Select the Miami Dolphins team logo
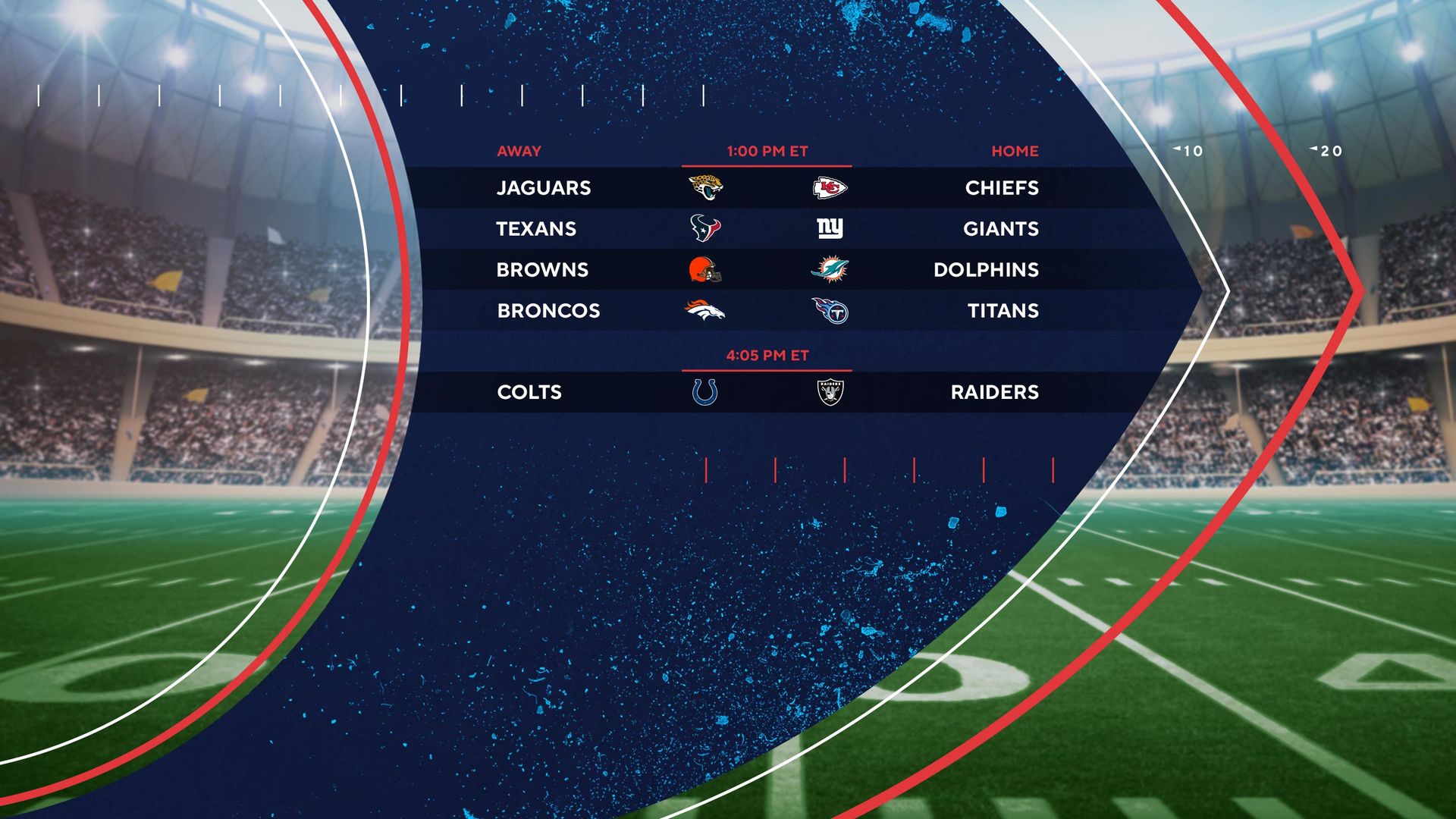Image resolution: width=1456 pixels, height=819 pixels. (x=830, y=269)
